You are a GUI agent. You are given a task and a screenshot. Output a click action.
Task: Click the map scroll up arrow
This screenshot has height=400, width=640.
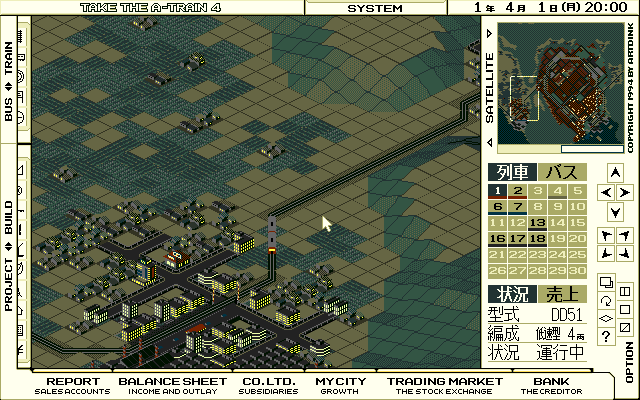pos(615,171)
